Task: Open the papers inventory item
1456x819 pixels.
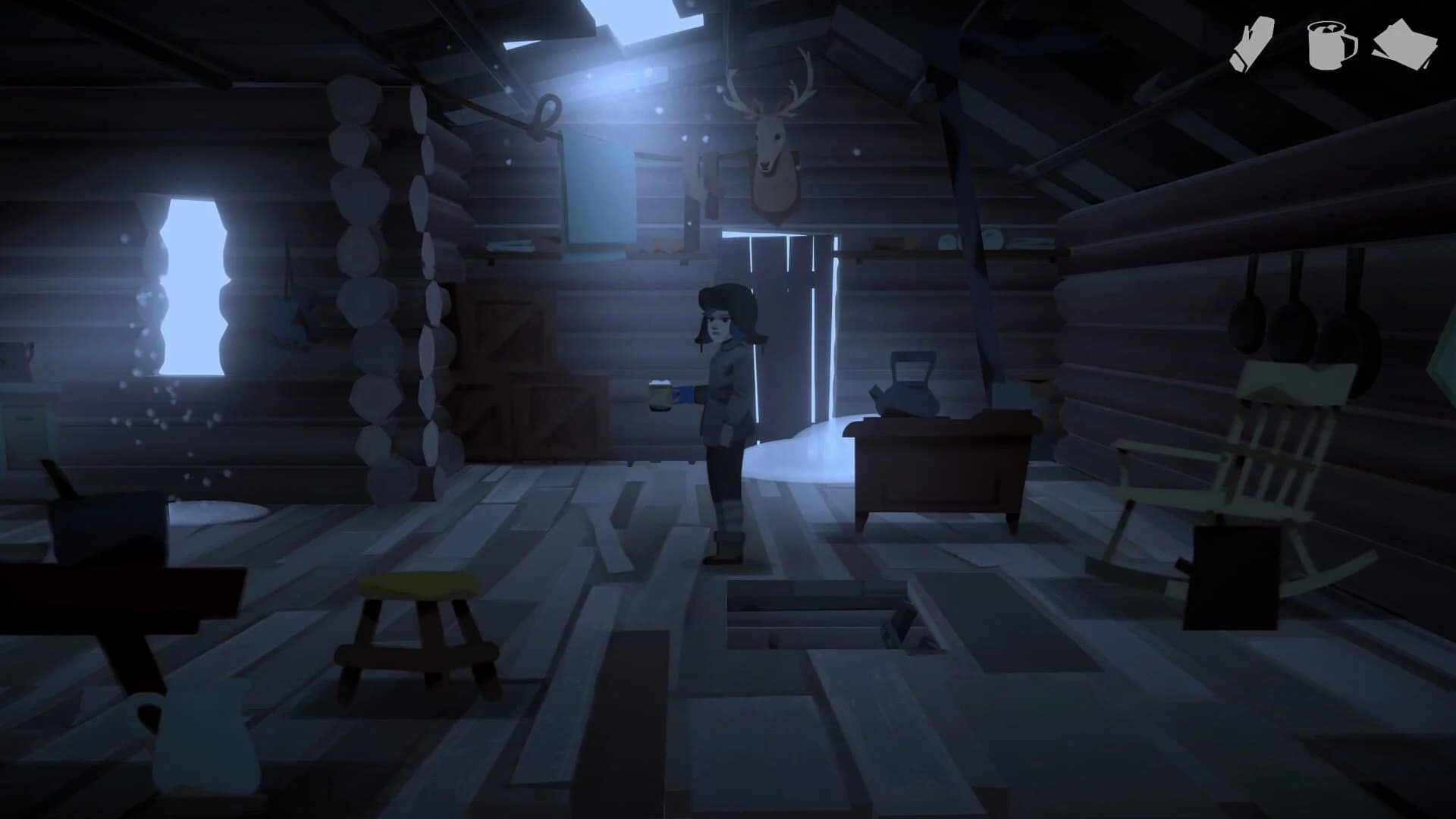Action: [1411, 42]
